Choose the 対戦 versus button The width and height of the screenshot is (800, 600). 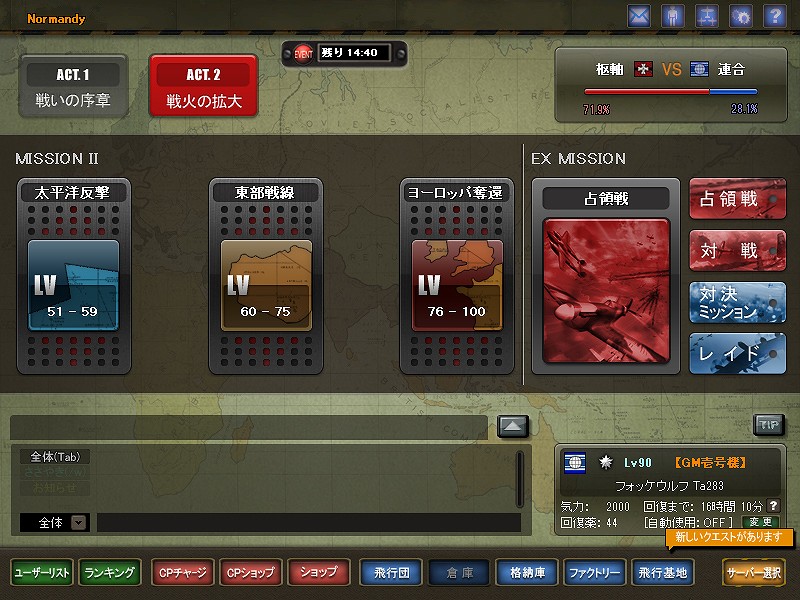pyautogui.click(x=736, y=250)
